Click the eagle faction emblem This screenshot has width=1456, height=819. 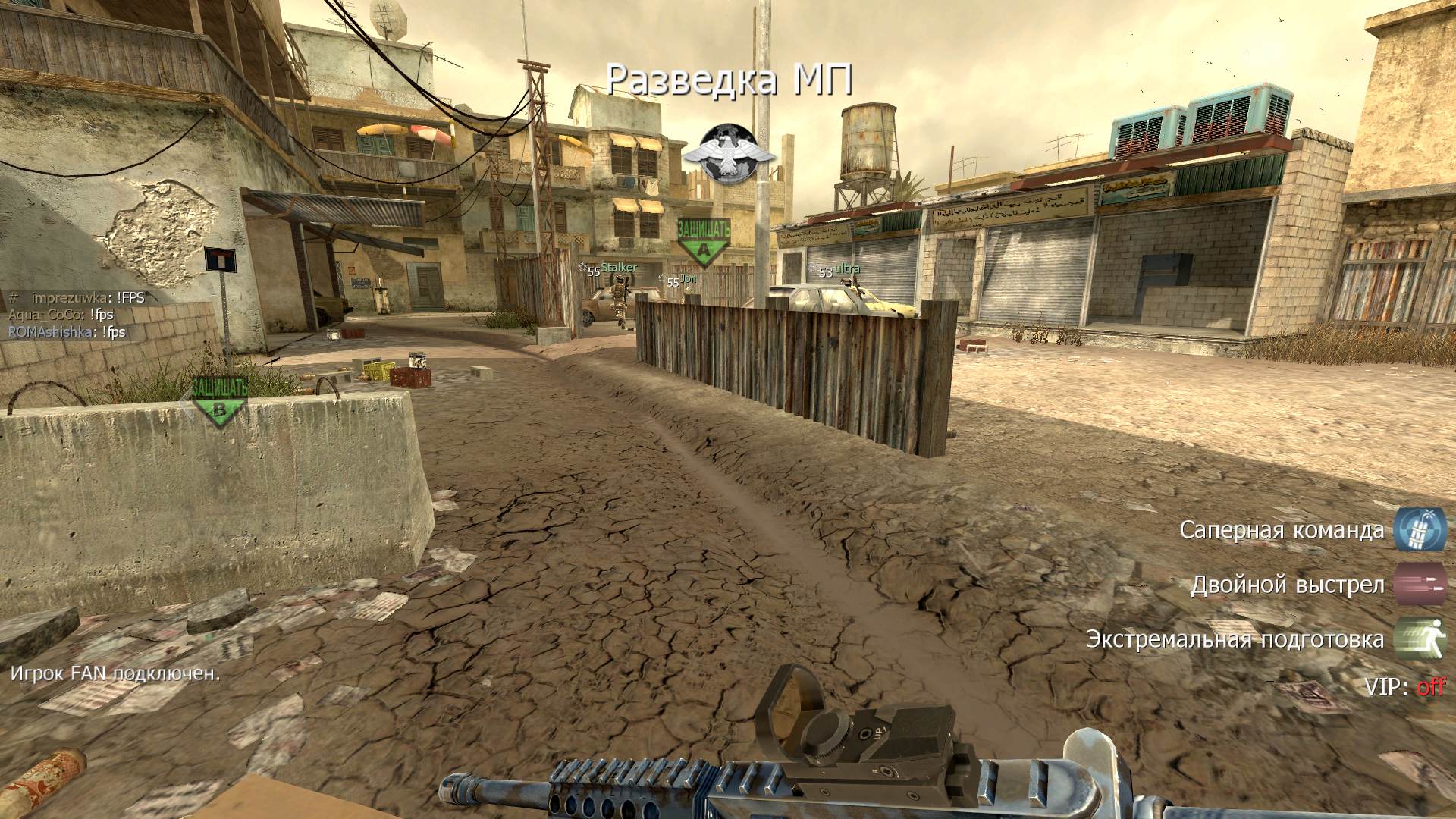coord(729,154)
